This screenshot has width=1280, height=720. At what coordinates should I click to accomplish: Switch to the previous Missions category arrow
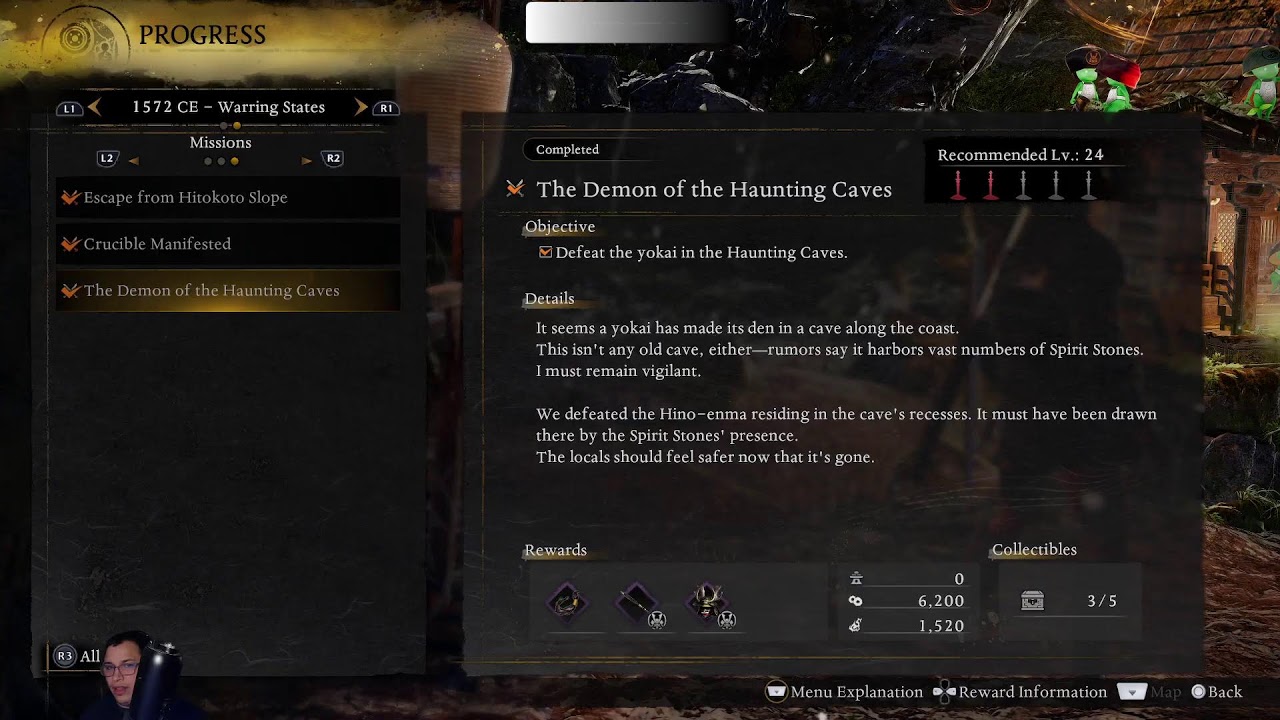click(133, 159)
